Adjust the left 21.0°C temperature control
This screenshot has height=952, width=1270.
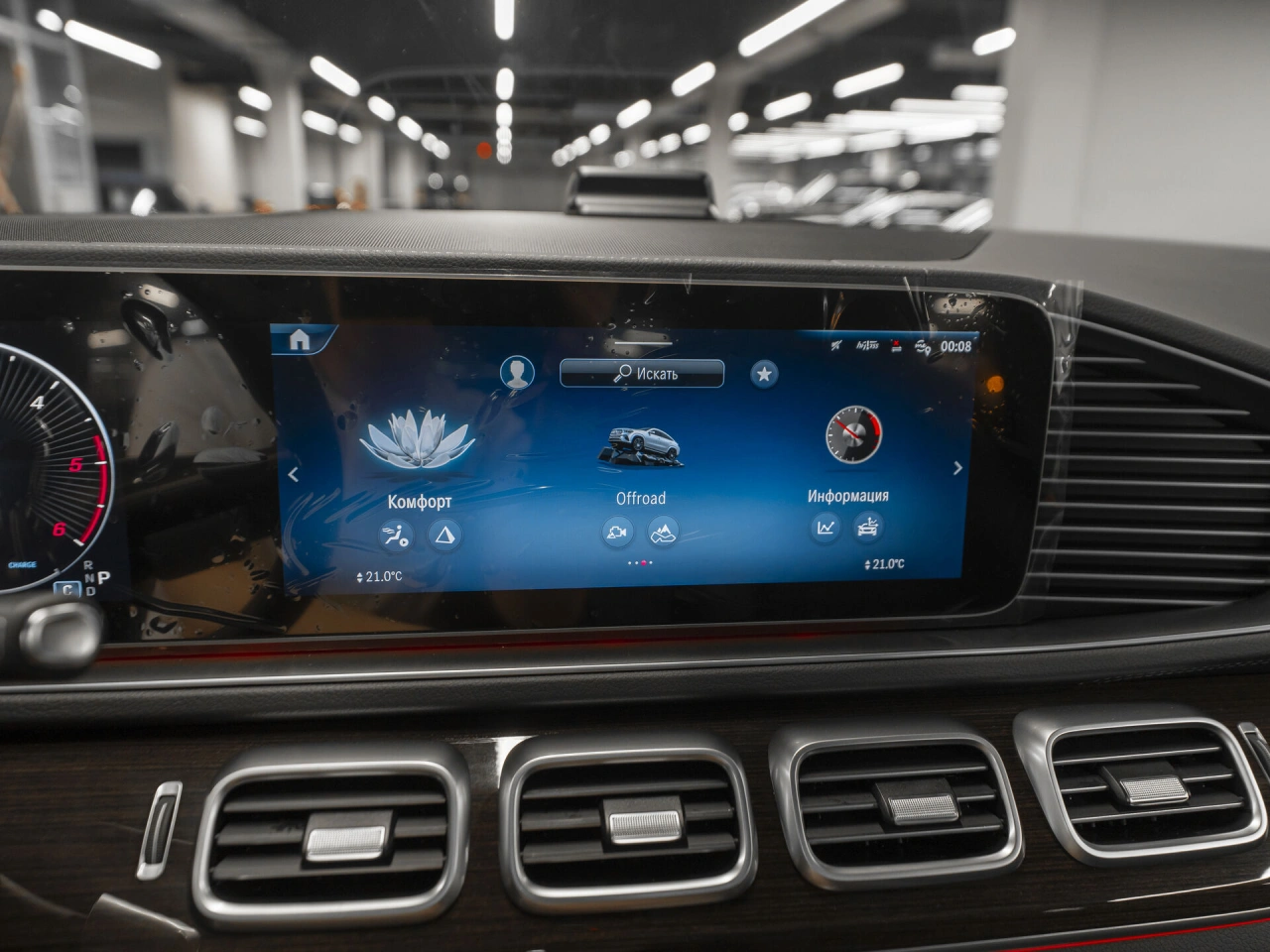(x=379, y=577)
